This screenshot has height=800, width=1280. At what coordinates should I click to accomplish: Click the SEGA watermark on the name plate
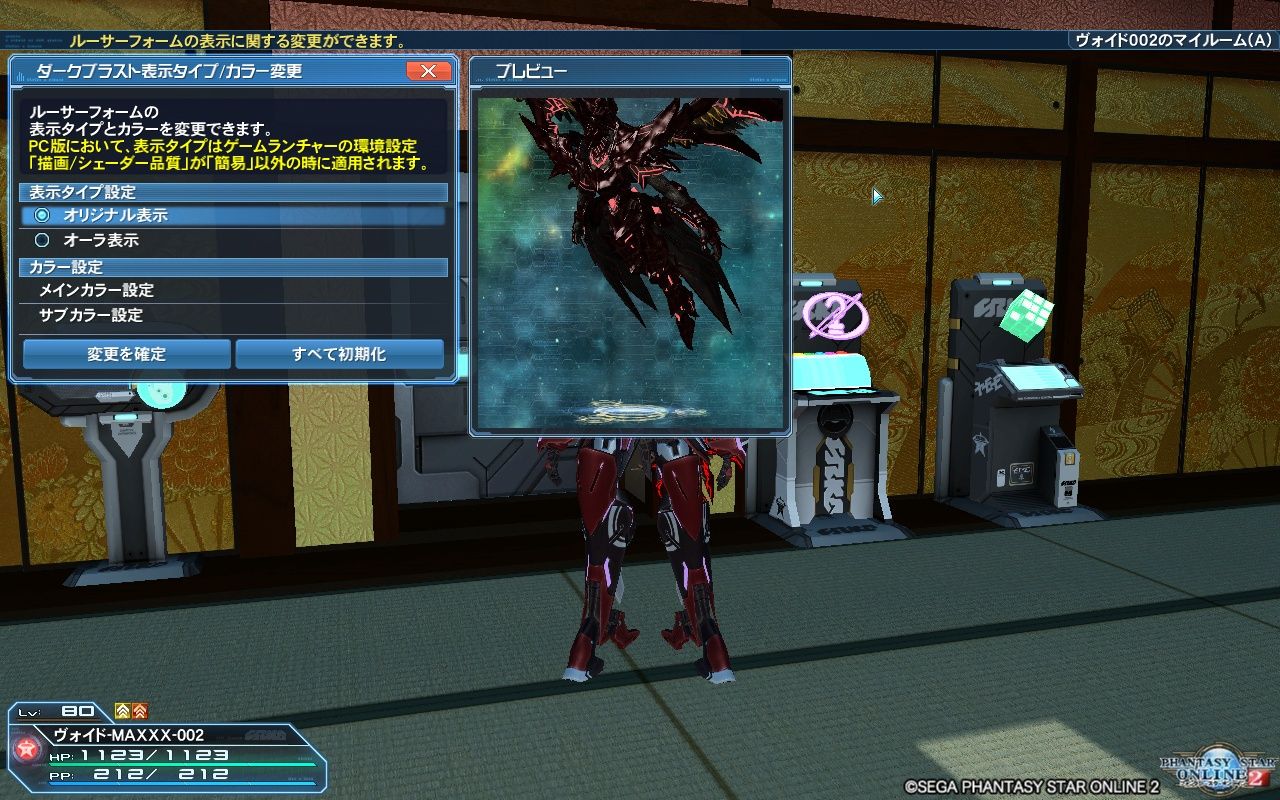tap(265, 735)
